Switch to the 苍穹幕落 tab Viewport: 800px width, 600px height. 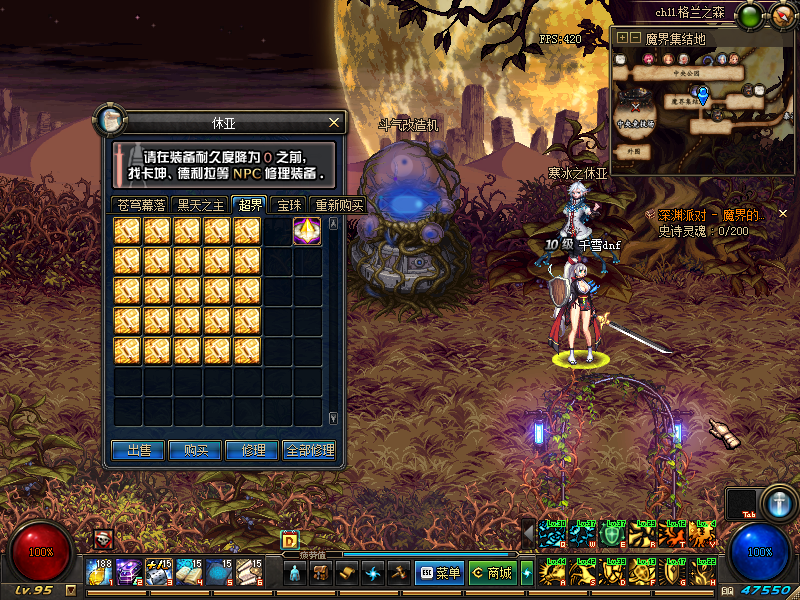point(140,205)
